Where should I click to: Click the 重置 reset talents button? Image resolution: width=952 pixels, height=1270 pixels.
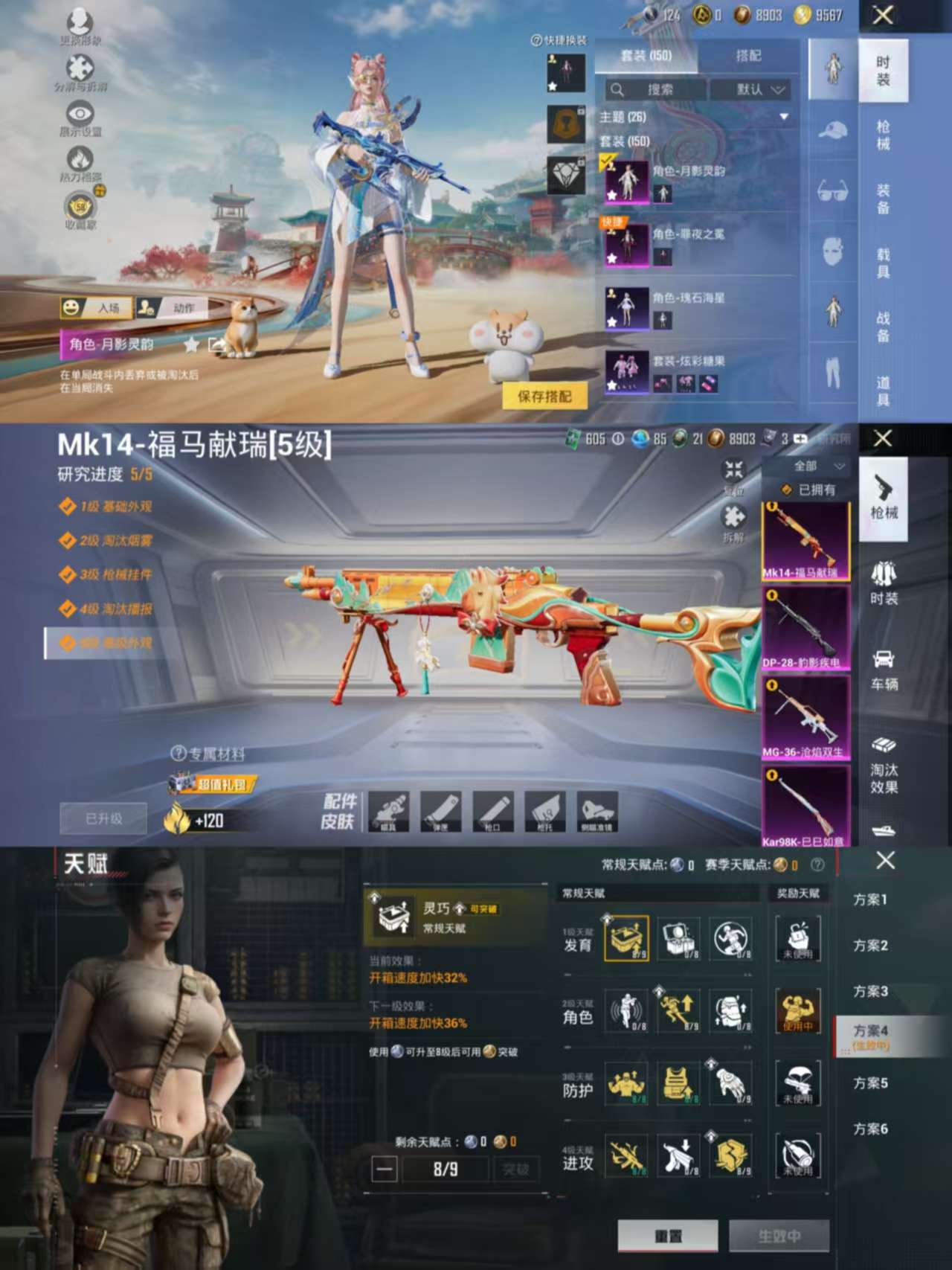pos(667,1236)
